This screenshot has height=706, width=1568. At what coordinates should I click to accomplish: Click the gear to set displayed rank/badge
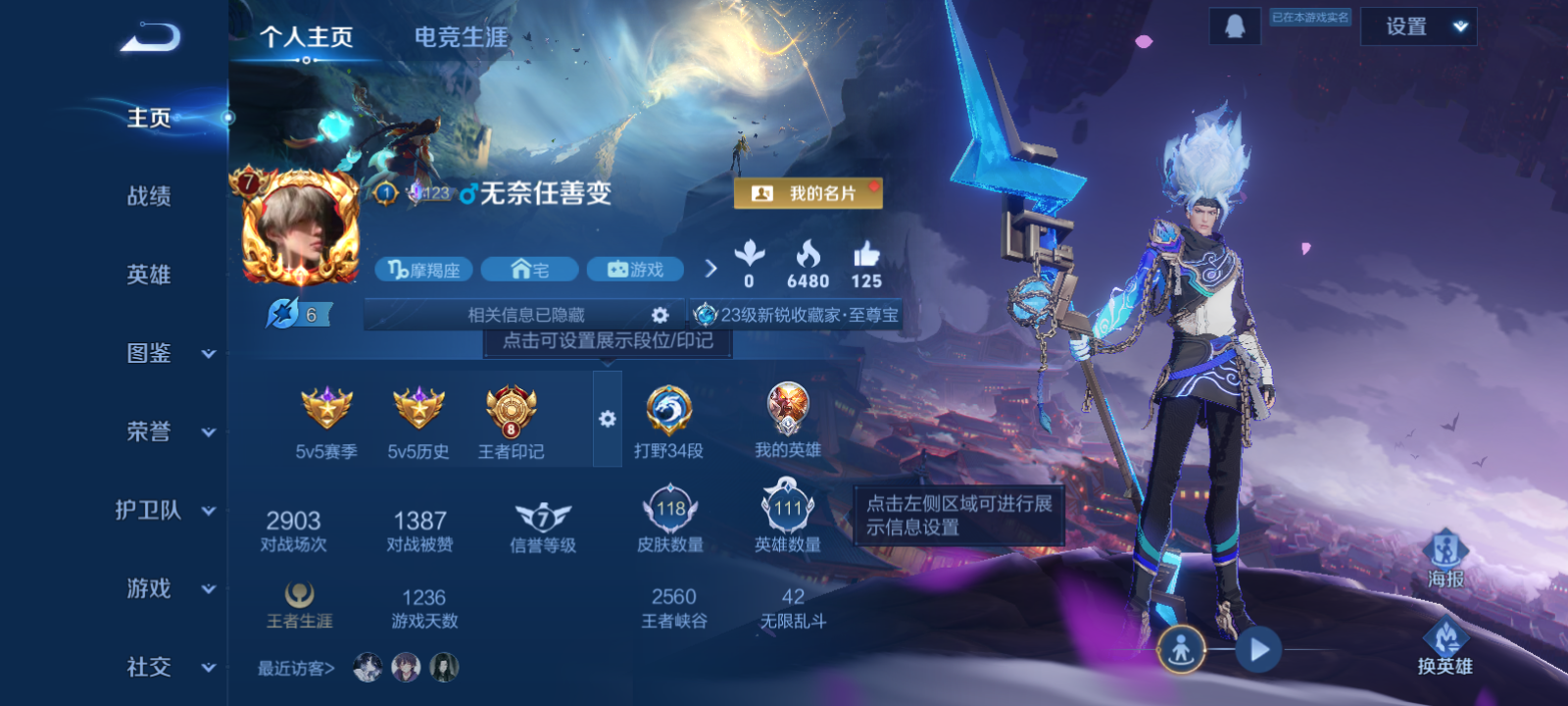pyautogui.click(x=608, y=420)
